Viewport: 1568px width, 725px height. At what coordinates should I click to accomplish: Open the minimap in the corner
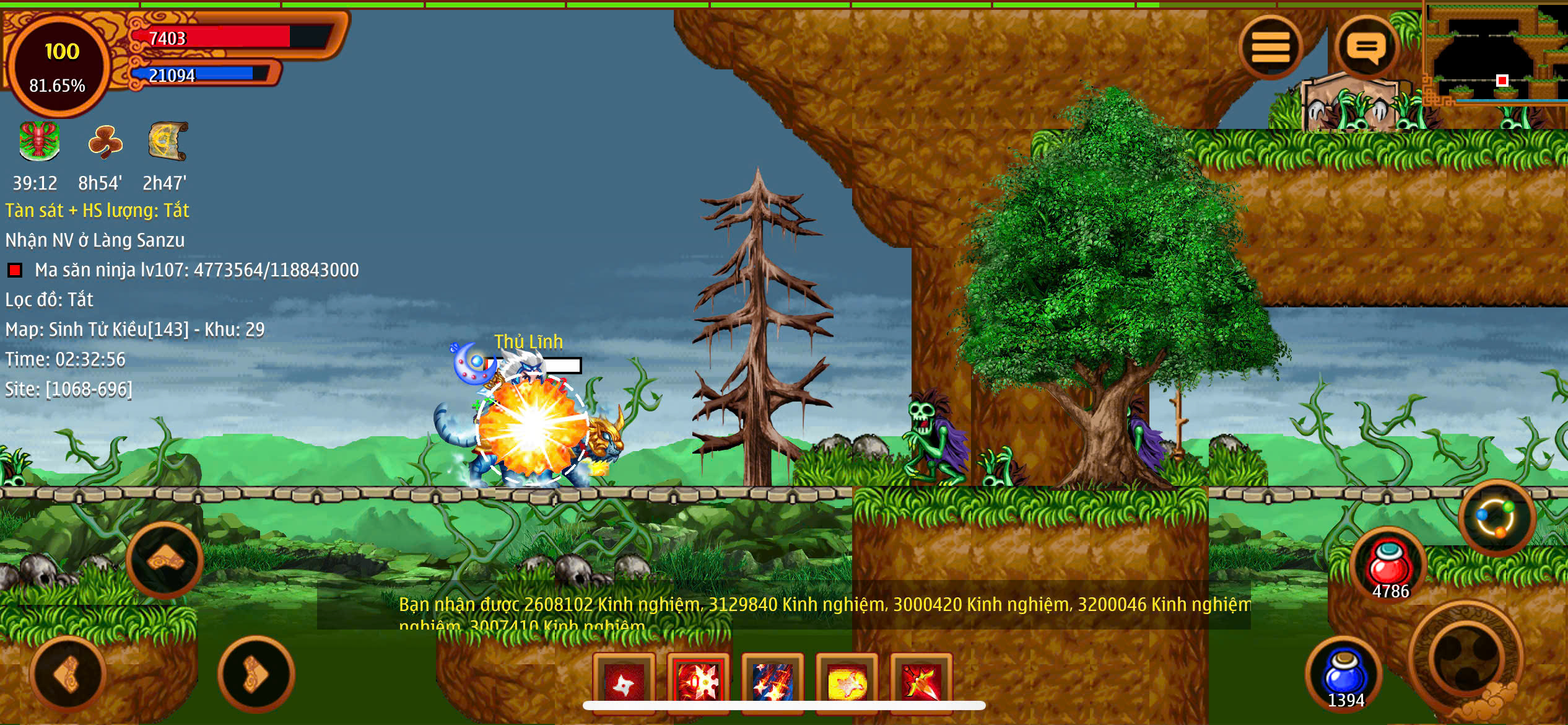coord(1496,56)
